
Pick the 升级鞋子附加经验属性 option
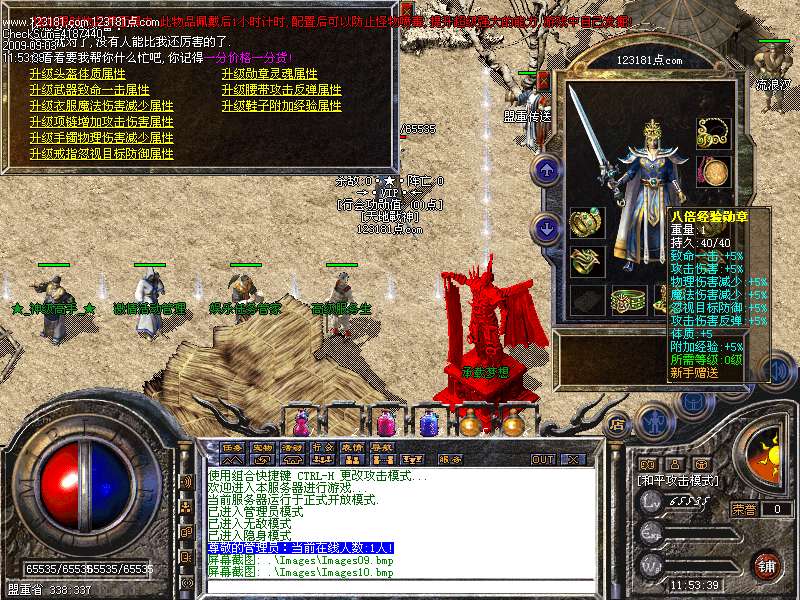[281, 106]
